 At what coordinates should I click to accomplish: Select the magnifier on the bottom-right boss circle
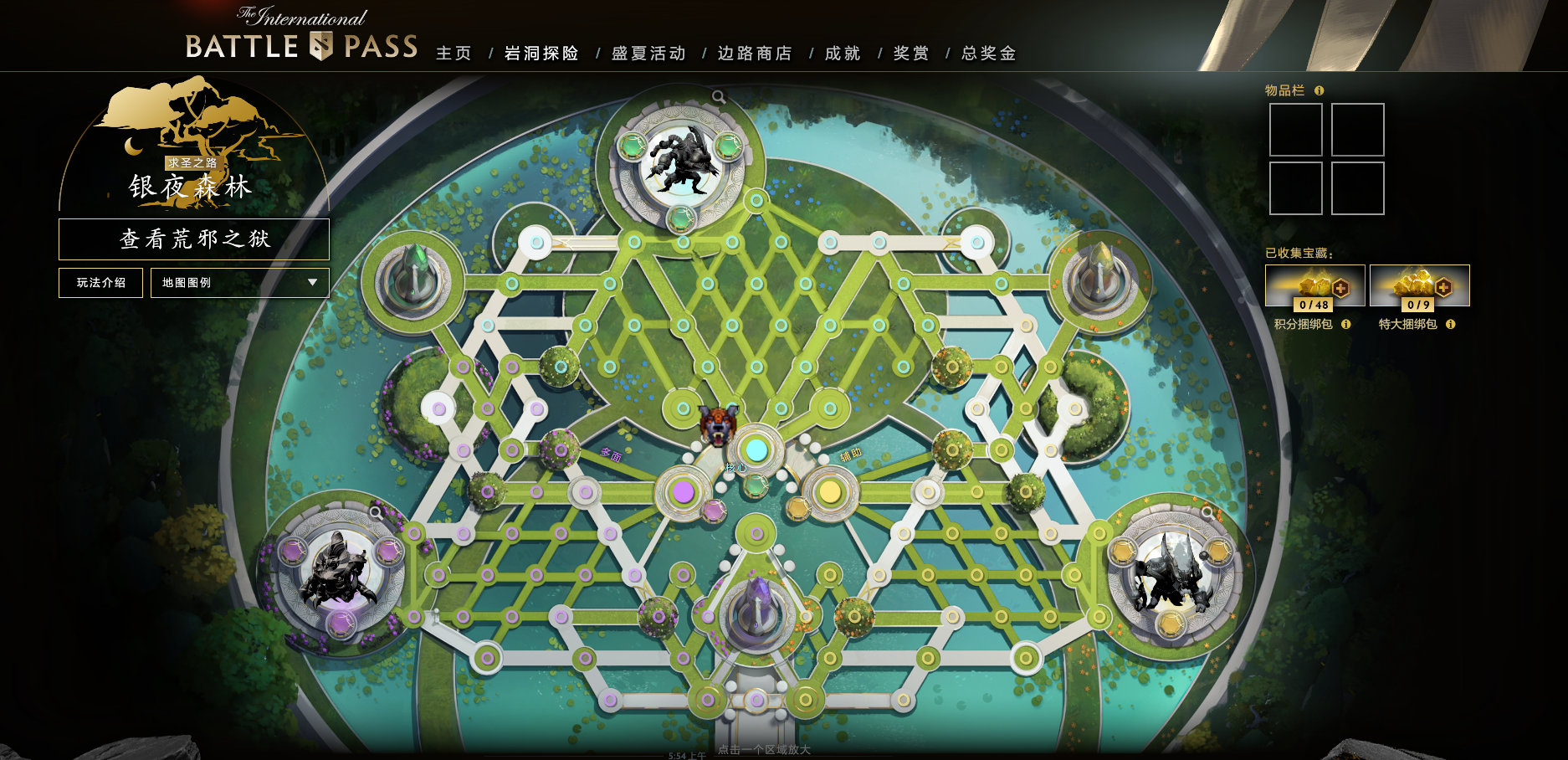click(1207, 512)
